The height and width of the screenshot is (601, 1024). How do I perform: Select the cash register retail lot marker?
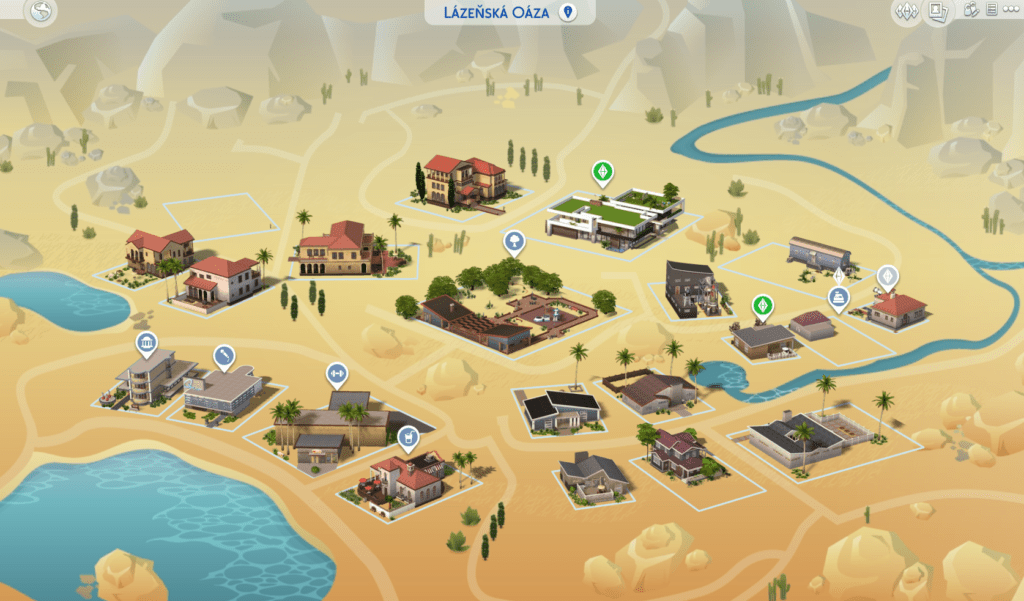point(838,297)
